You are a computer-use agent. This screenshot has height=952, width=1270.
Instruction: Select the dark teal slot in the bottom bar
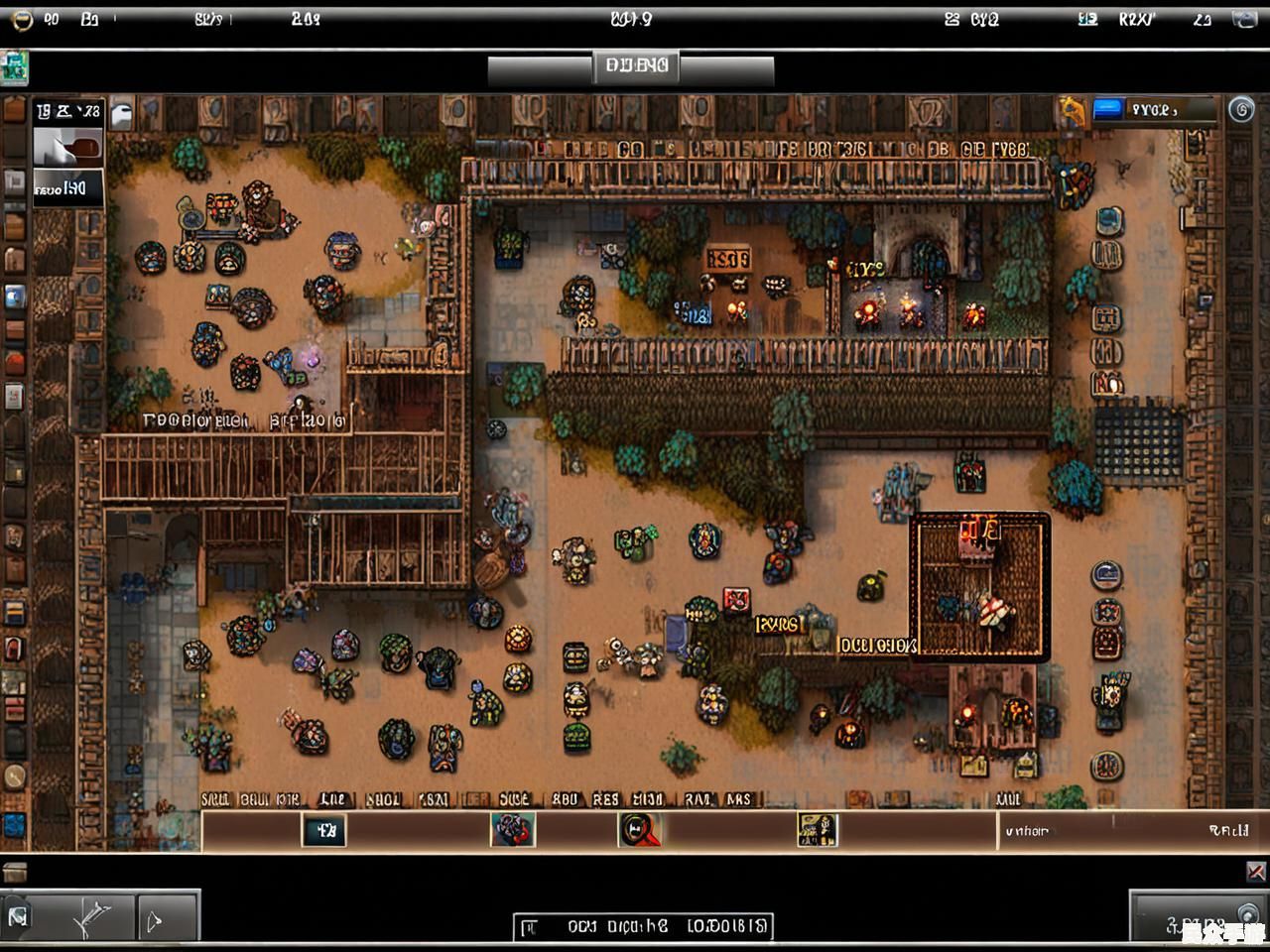point(323,830)
